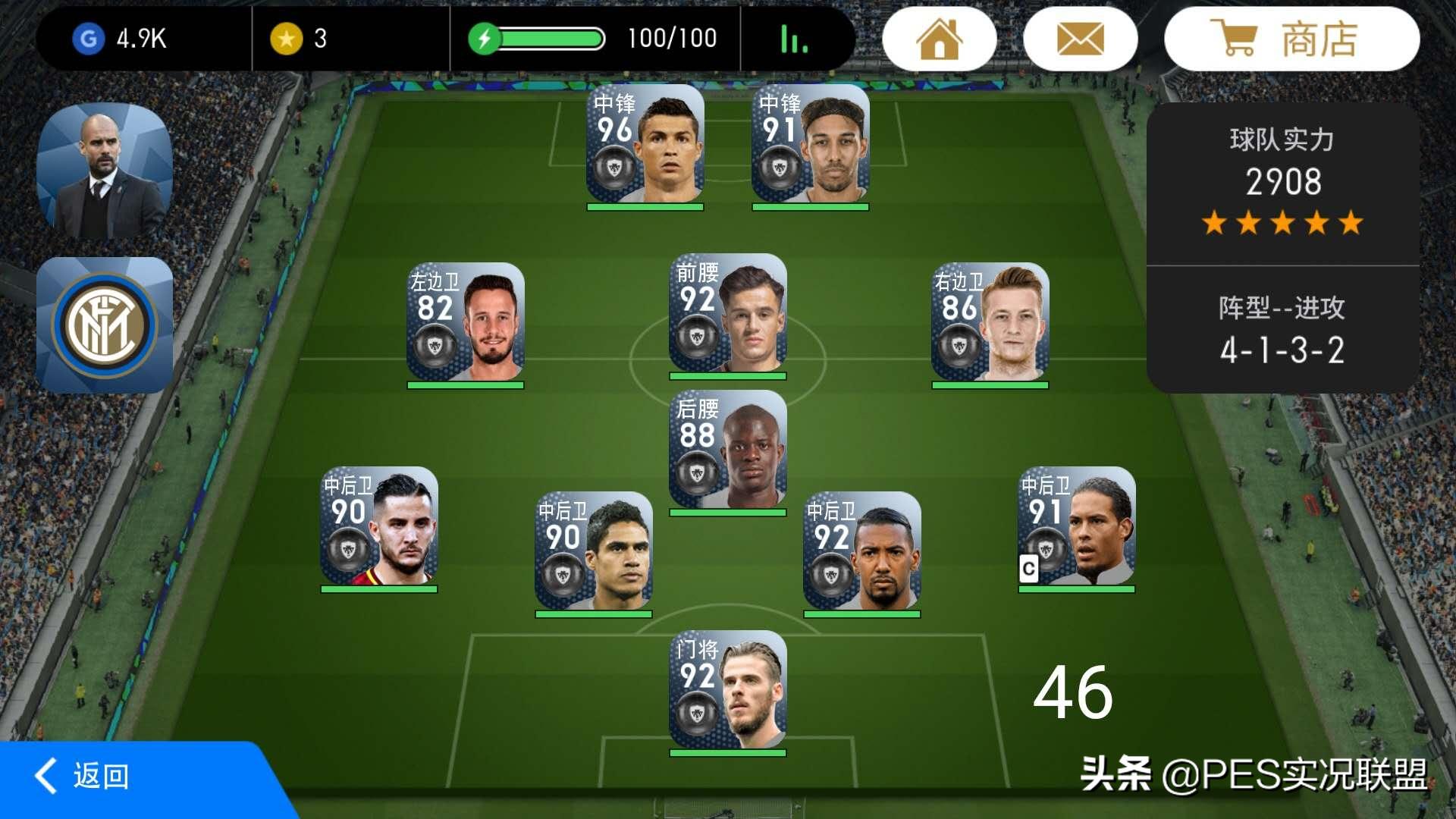This screenshot has width=1456, height=819.
Task: Open the 4-1-3-2 formation panel
Action: tap(1282, 331)
